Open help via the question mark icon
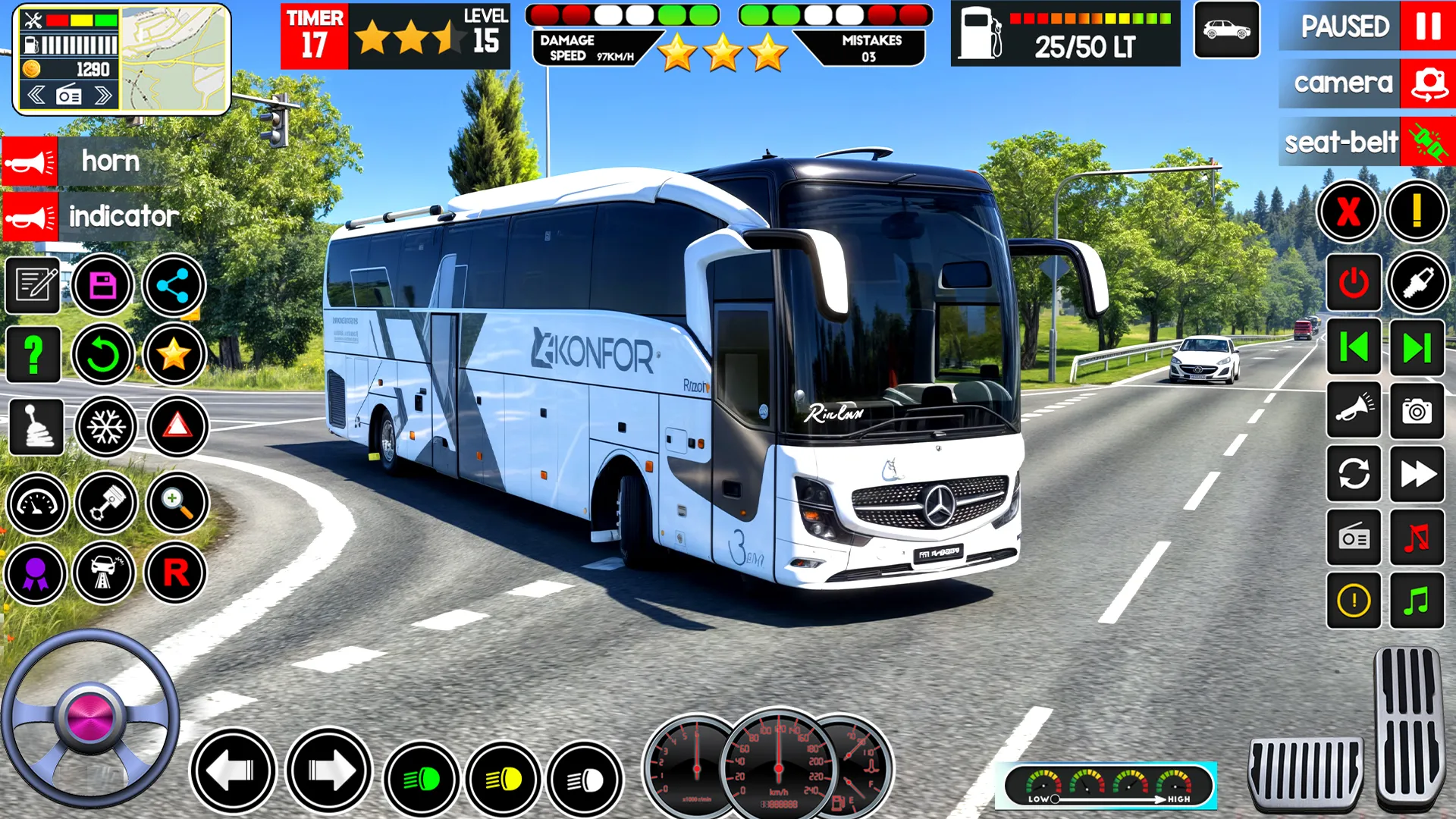Screen dimensions: 1456x819 32,355
